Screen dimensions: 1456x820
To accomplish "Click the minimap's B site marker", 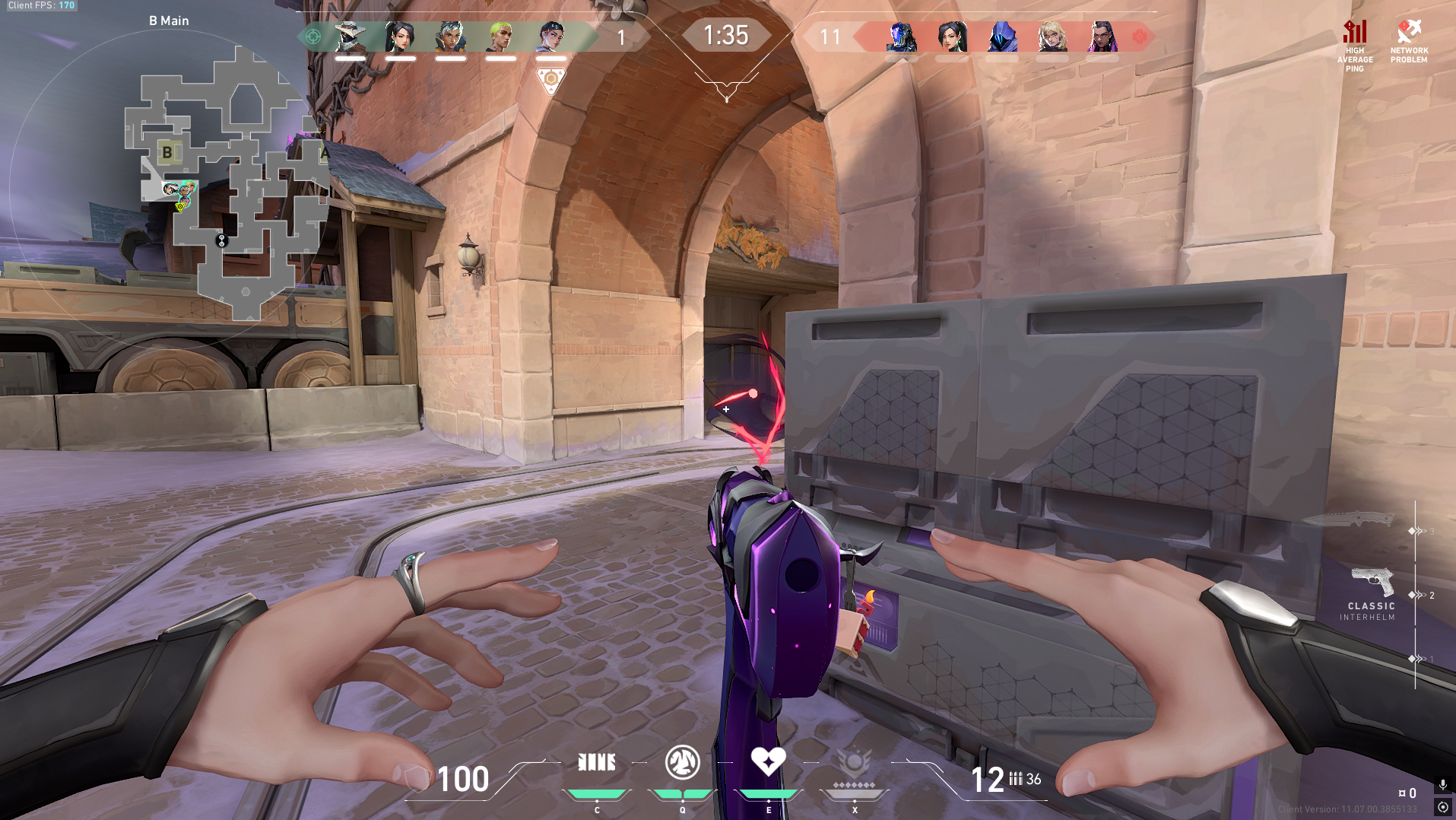I will click(167, 152).
